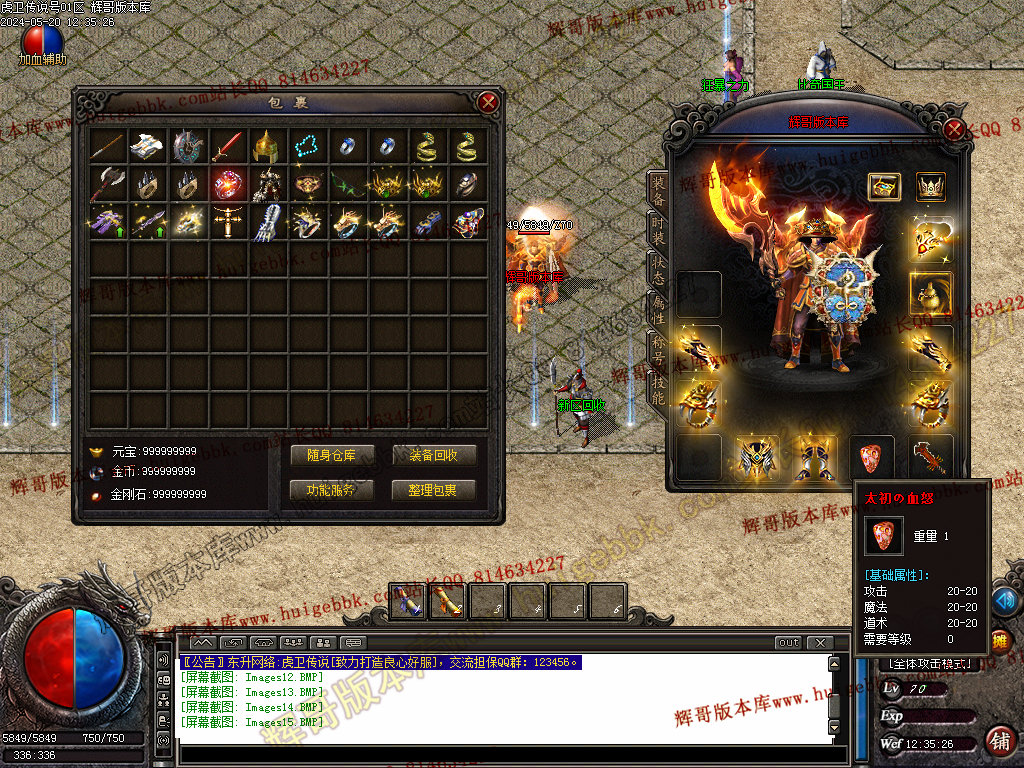Use the first hotbar scroll item

407,602
